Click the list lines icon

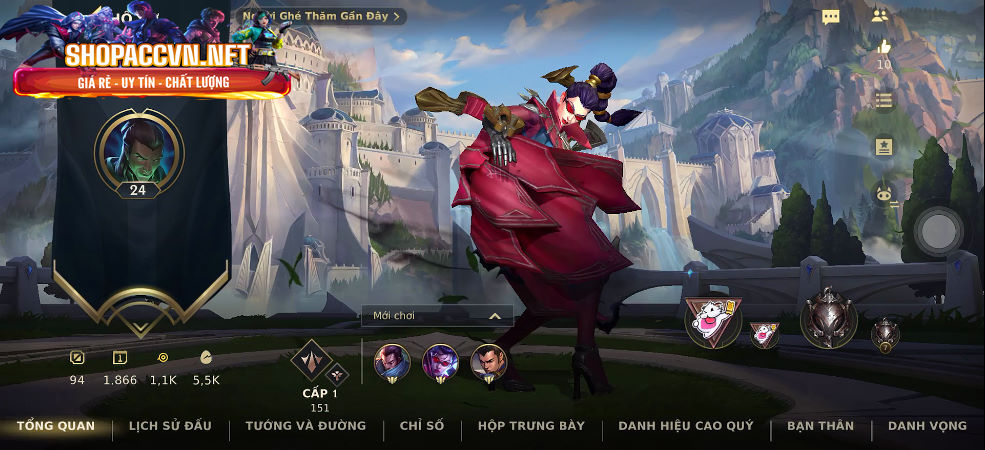(x=883, y=100)
